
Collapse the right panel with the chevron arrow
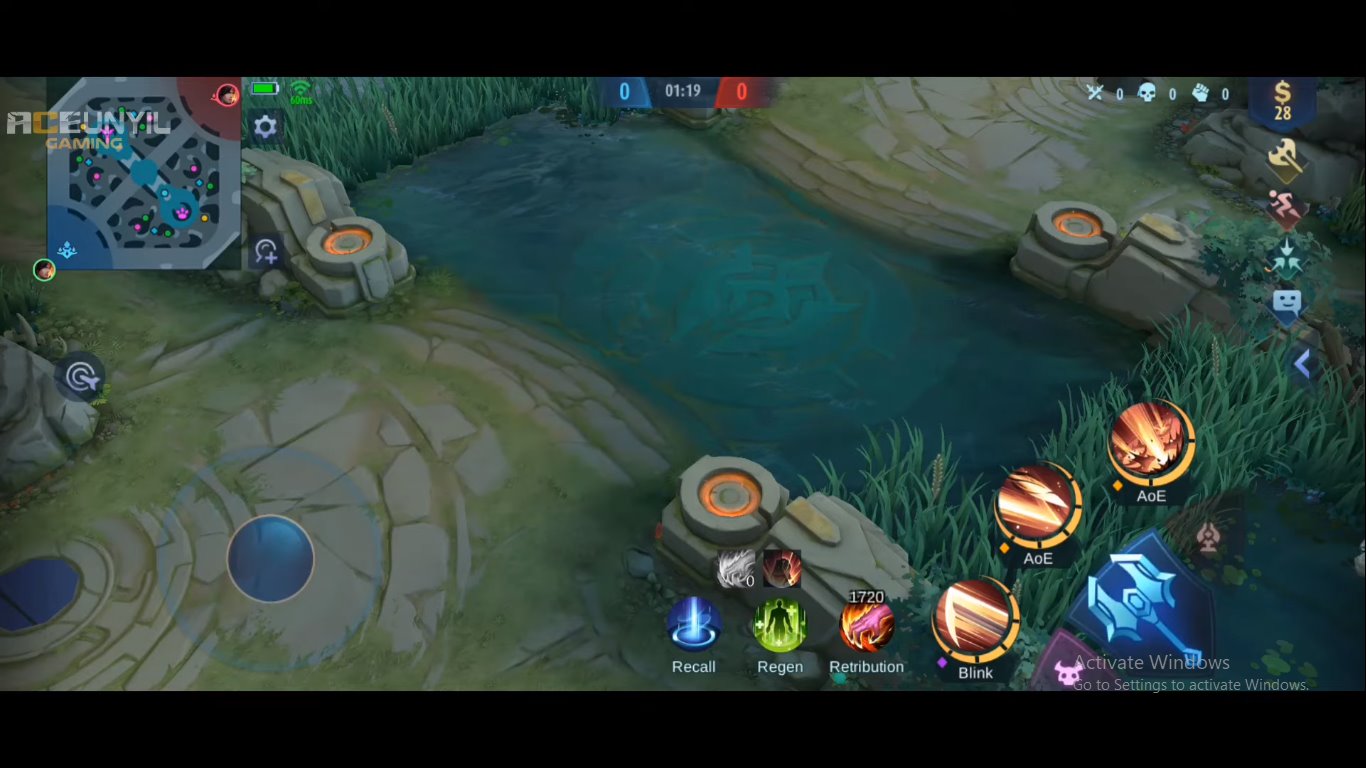(x=1305, y=364)
